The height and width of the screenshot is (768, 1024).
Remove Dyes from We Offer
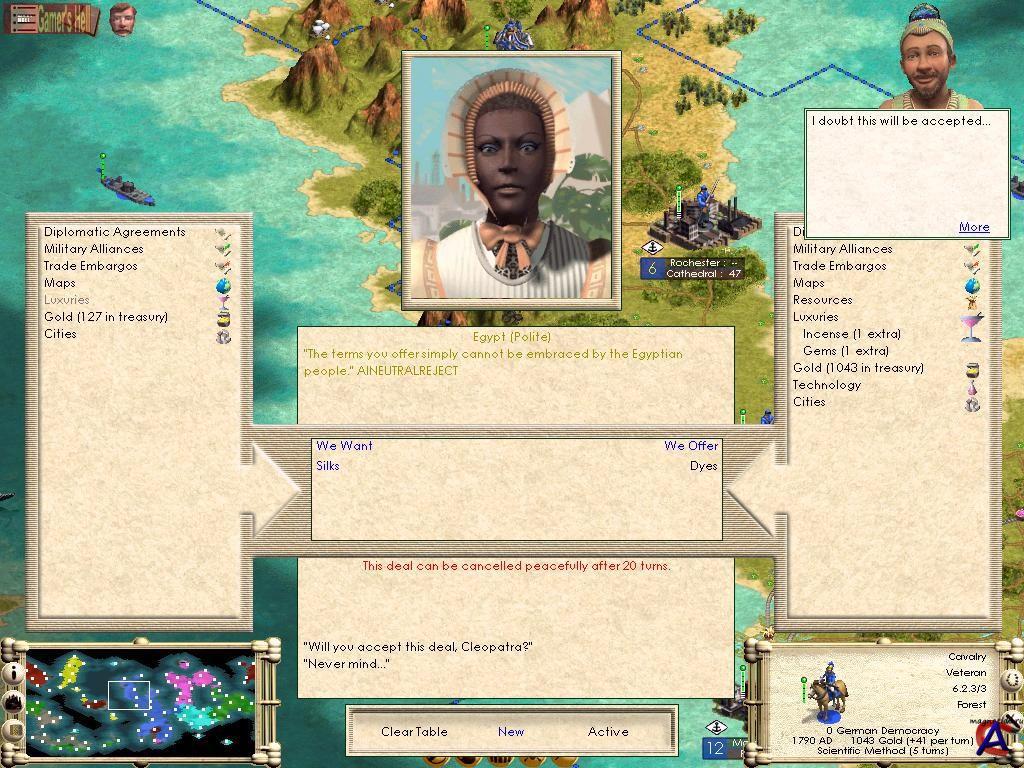point(703,466)
